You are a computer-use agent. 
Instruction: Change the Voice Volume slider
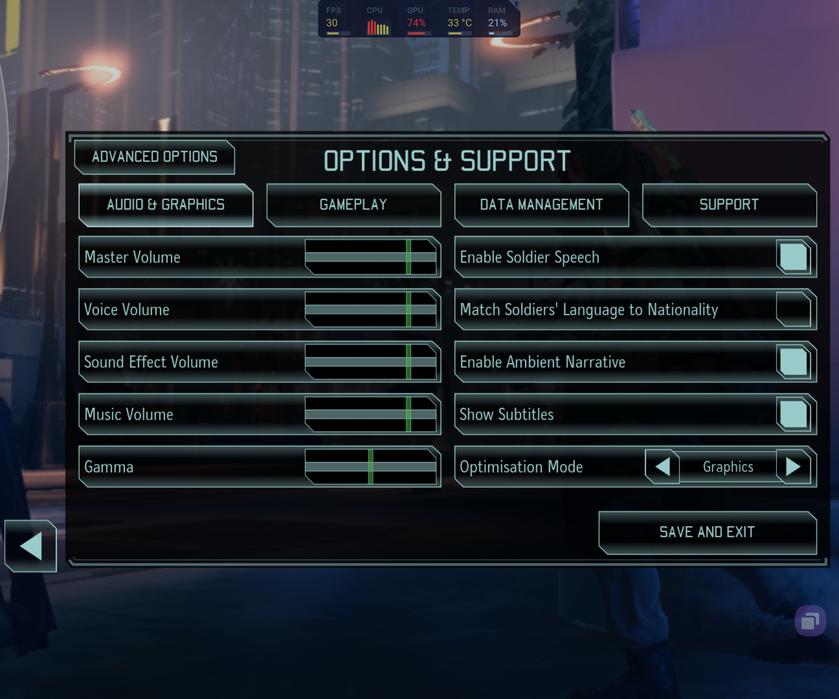pyautogui.click(x=371, y=310)
